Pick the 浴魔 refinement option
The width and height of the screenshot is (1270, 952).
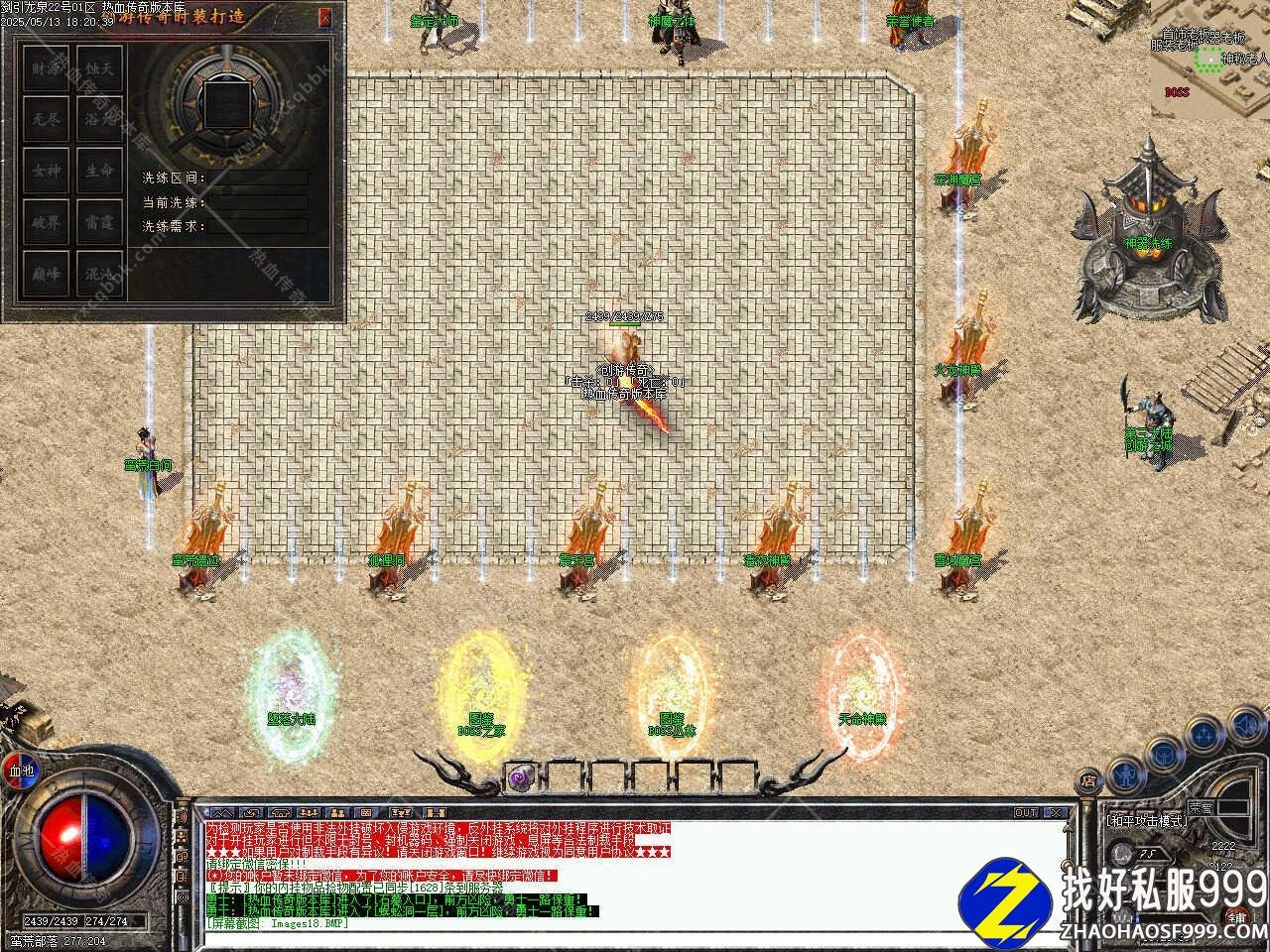(99, 119)
